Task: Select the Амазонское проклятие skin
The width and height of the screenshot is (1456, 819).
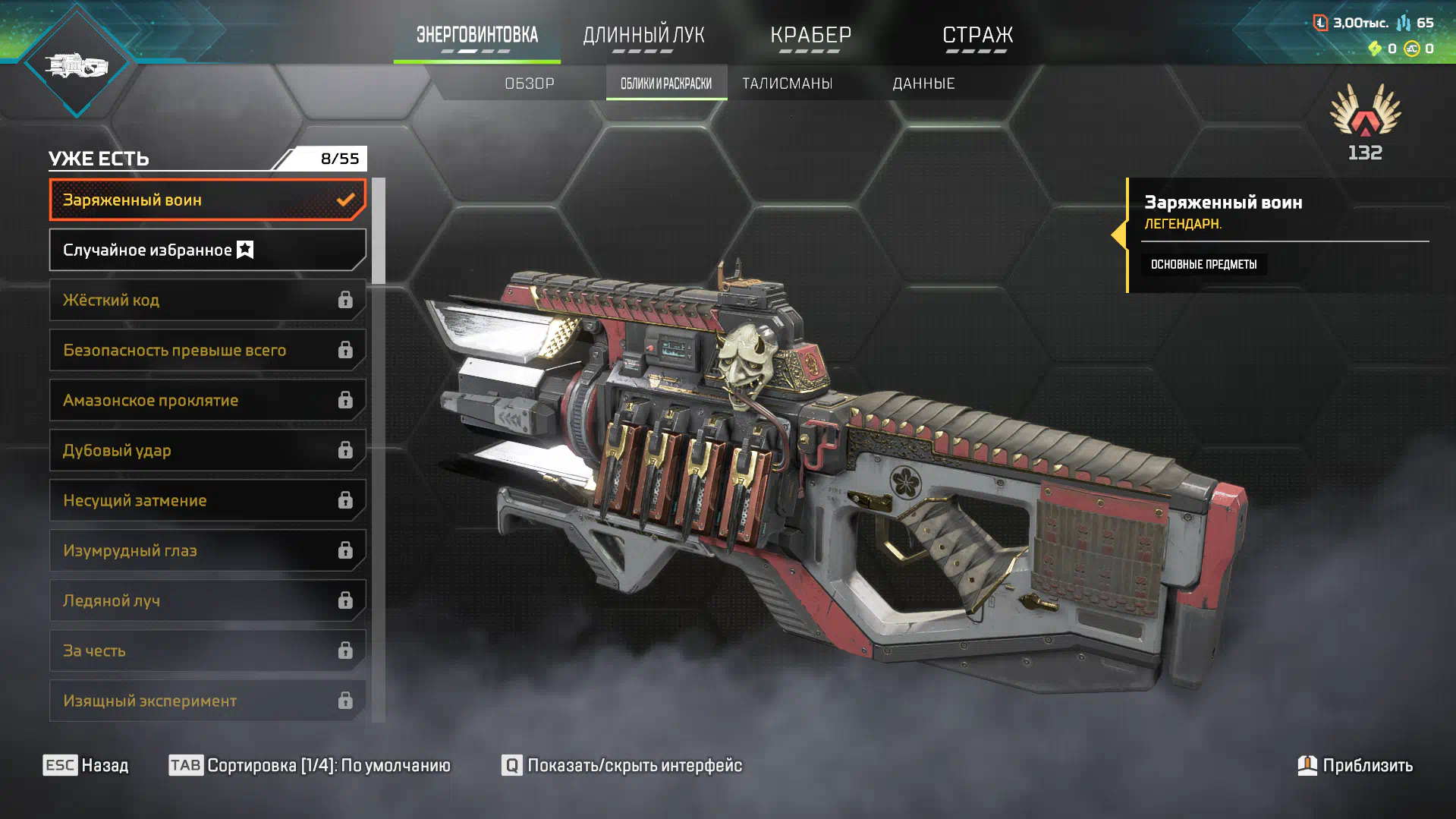Action: (207, 400)
